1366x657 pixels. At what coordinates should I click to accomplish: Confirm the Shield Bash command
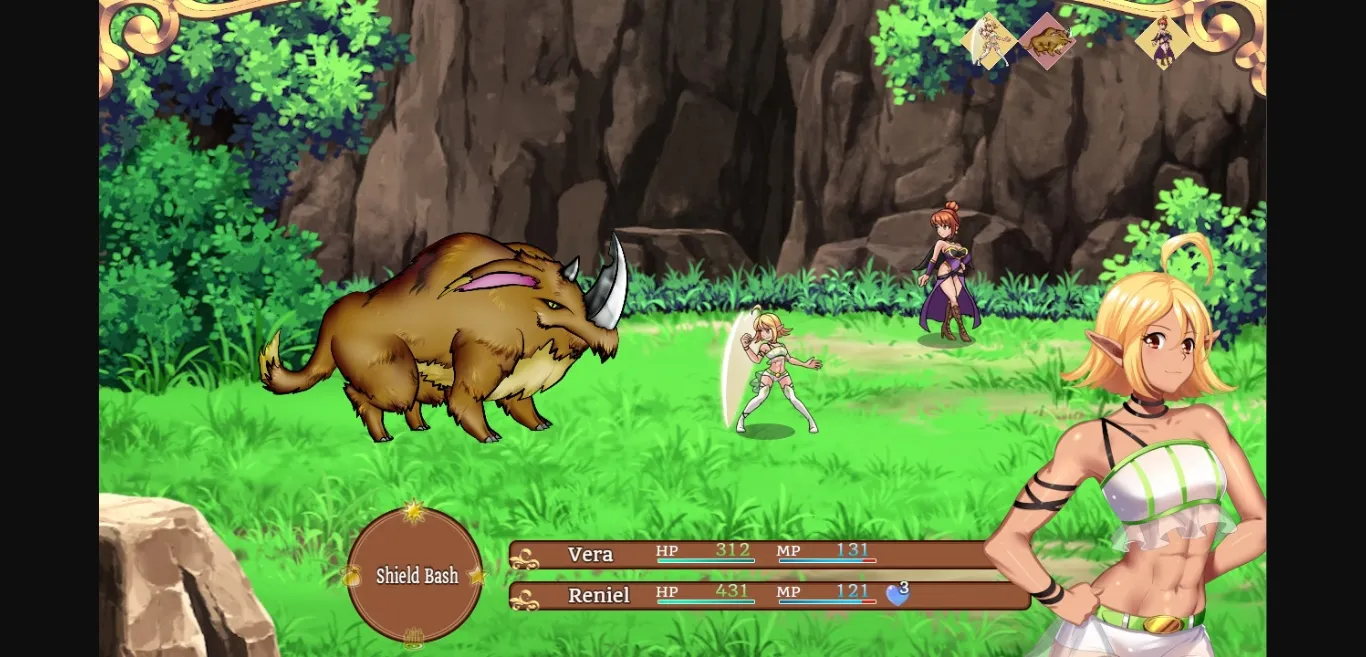(x=416, y=576)
